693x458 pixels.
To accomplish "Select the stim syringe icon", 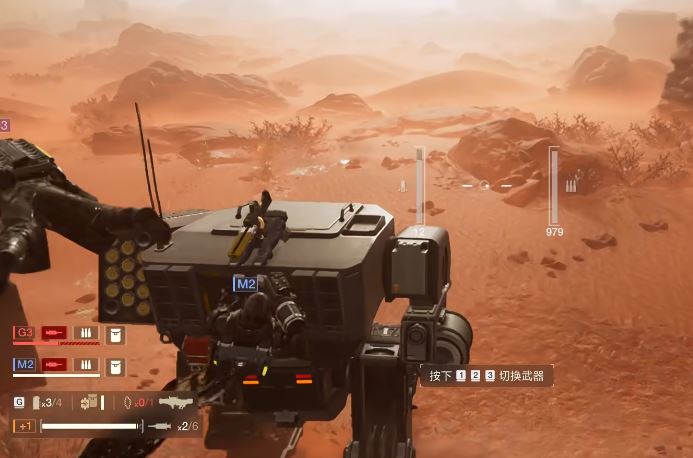I will [161, 427].
